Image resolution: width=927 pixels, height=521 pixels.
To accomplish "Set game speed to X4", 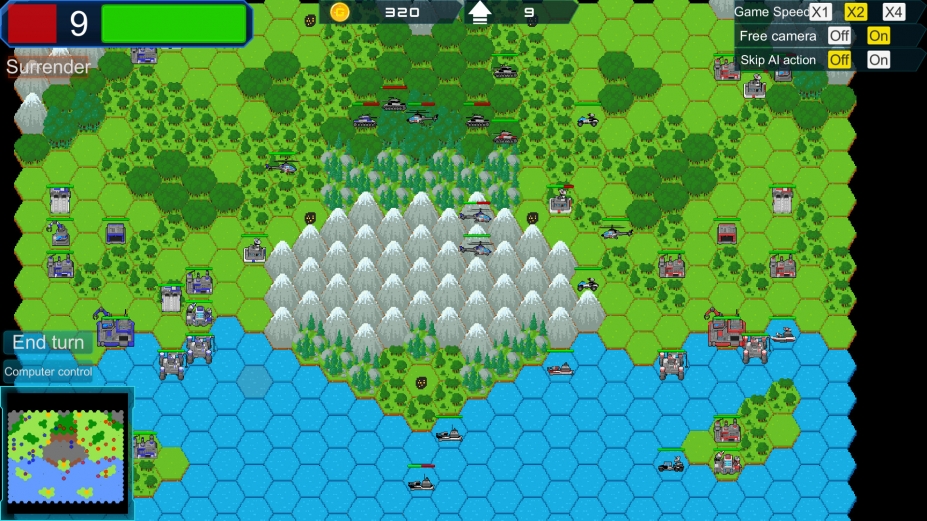I will [x=893, y=12].
